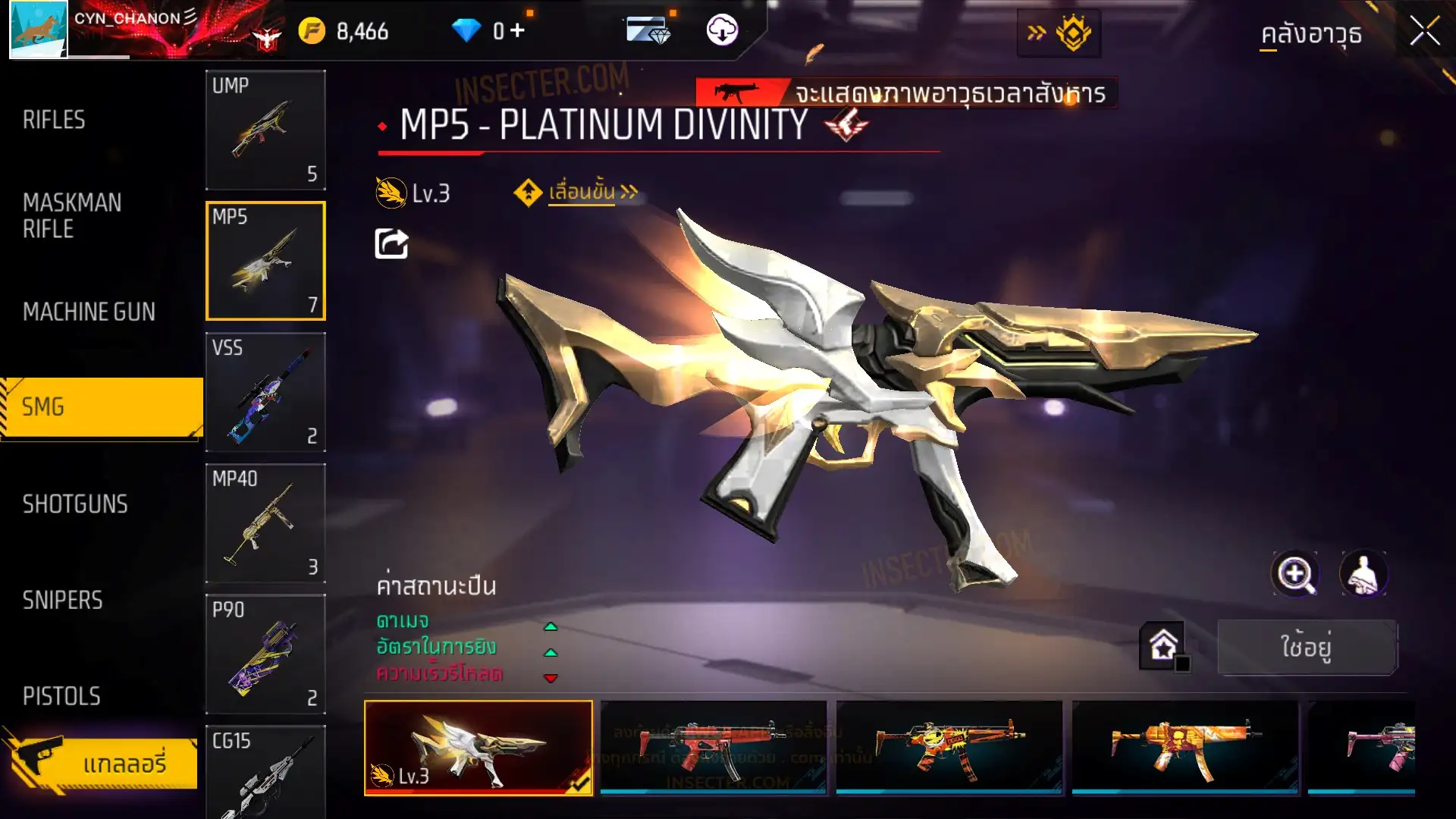Screen dimensions: 1456x819
Task: Open the MASKMAN RIFLE category
Action: [72, 216]
